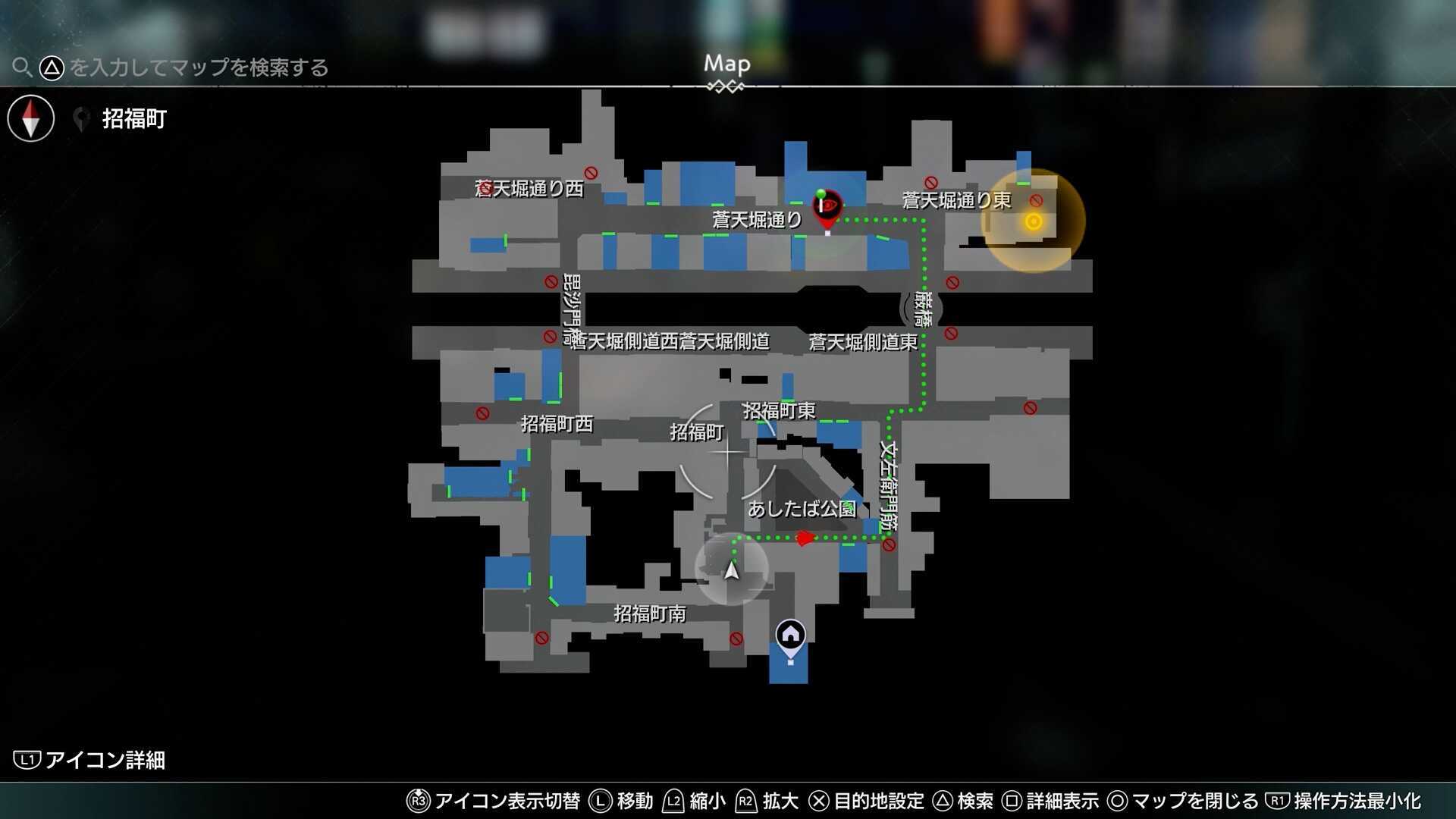
Task: Select the Map title tab at top center
Action: [x=726, y=64]
